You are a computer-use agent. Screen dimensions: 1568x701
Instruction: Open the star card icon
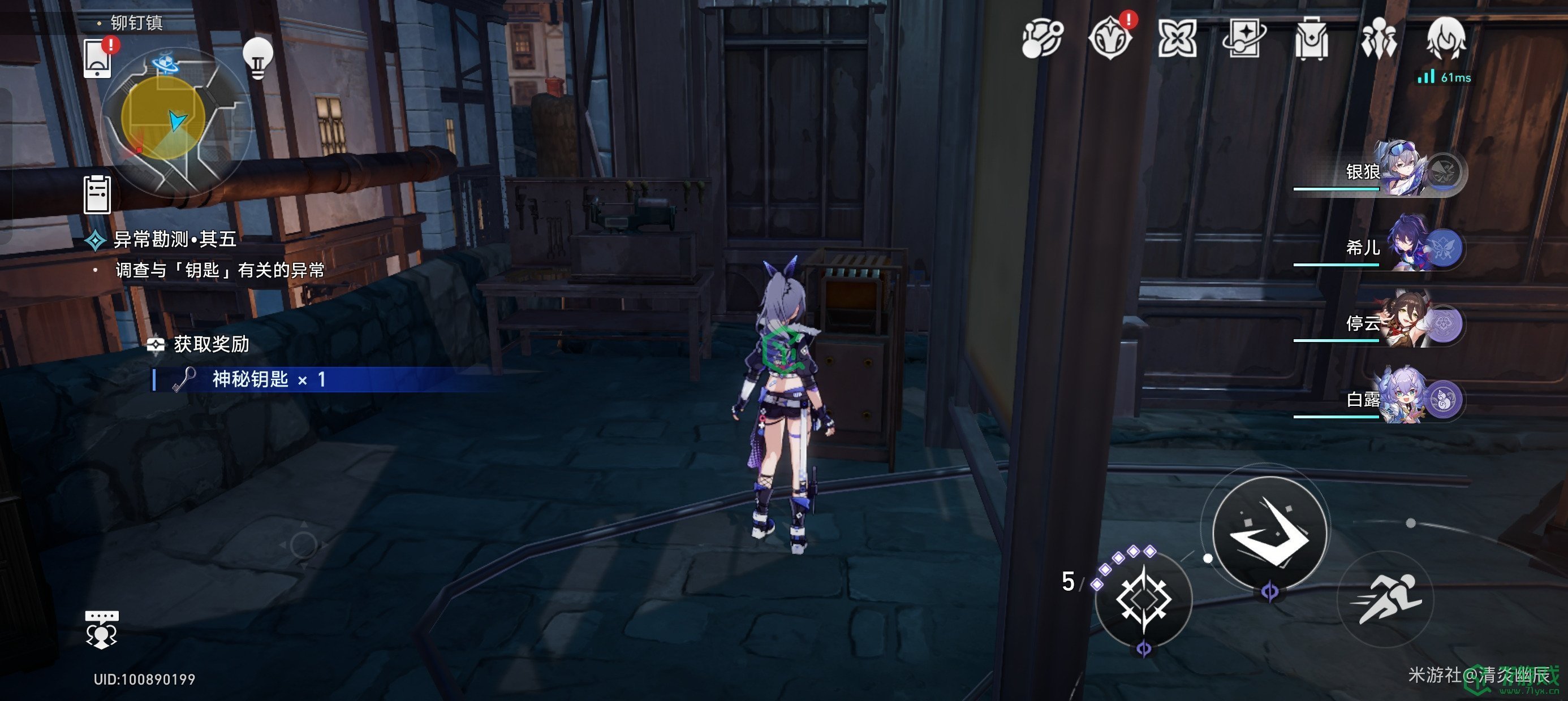1243,39
